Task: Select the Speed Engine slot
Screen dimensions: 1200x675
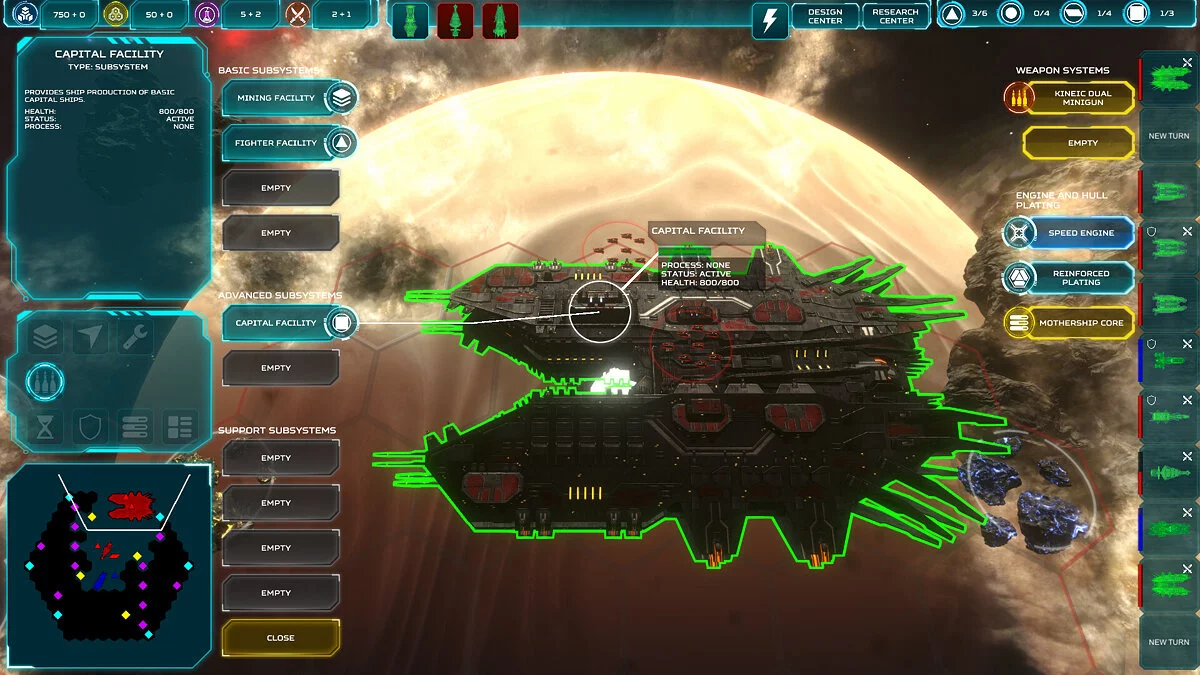Action: point(1070,233)
